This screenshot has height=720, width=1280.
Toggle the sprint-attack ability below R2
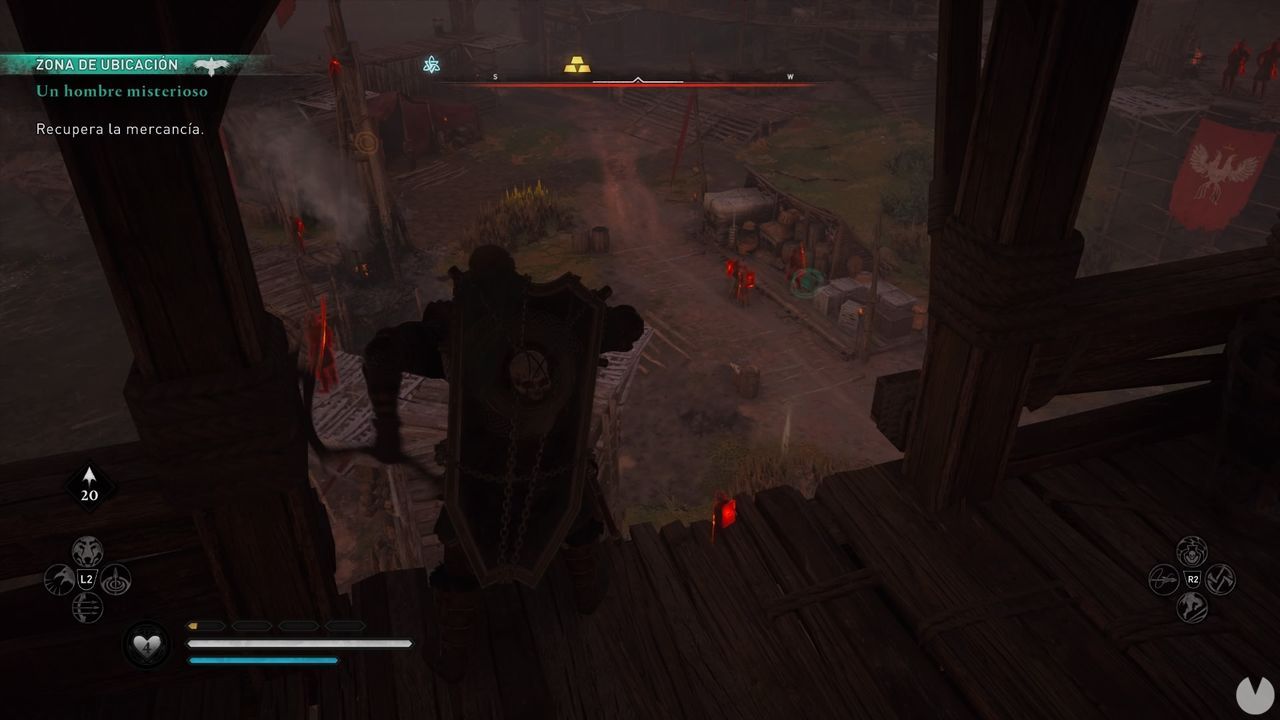1192,605
